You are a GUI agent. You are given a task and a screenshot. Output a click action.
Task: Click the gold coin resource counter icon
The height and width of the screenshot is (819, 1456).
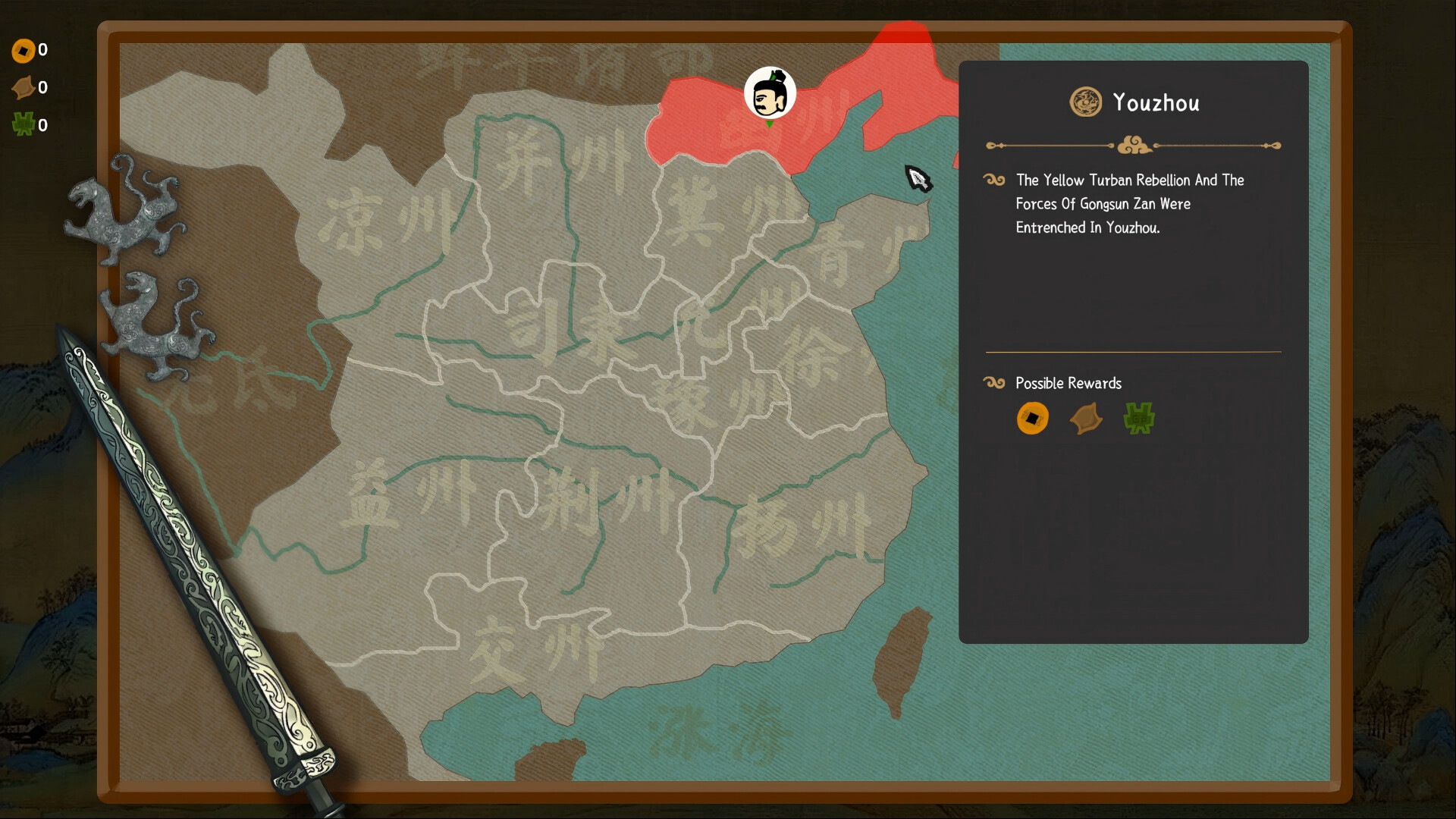[x=24, y=50]
